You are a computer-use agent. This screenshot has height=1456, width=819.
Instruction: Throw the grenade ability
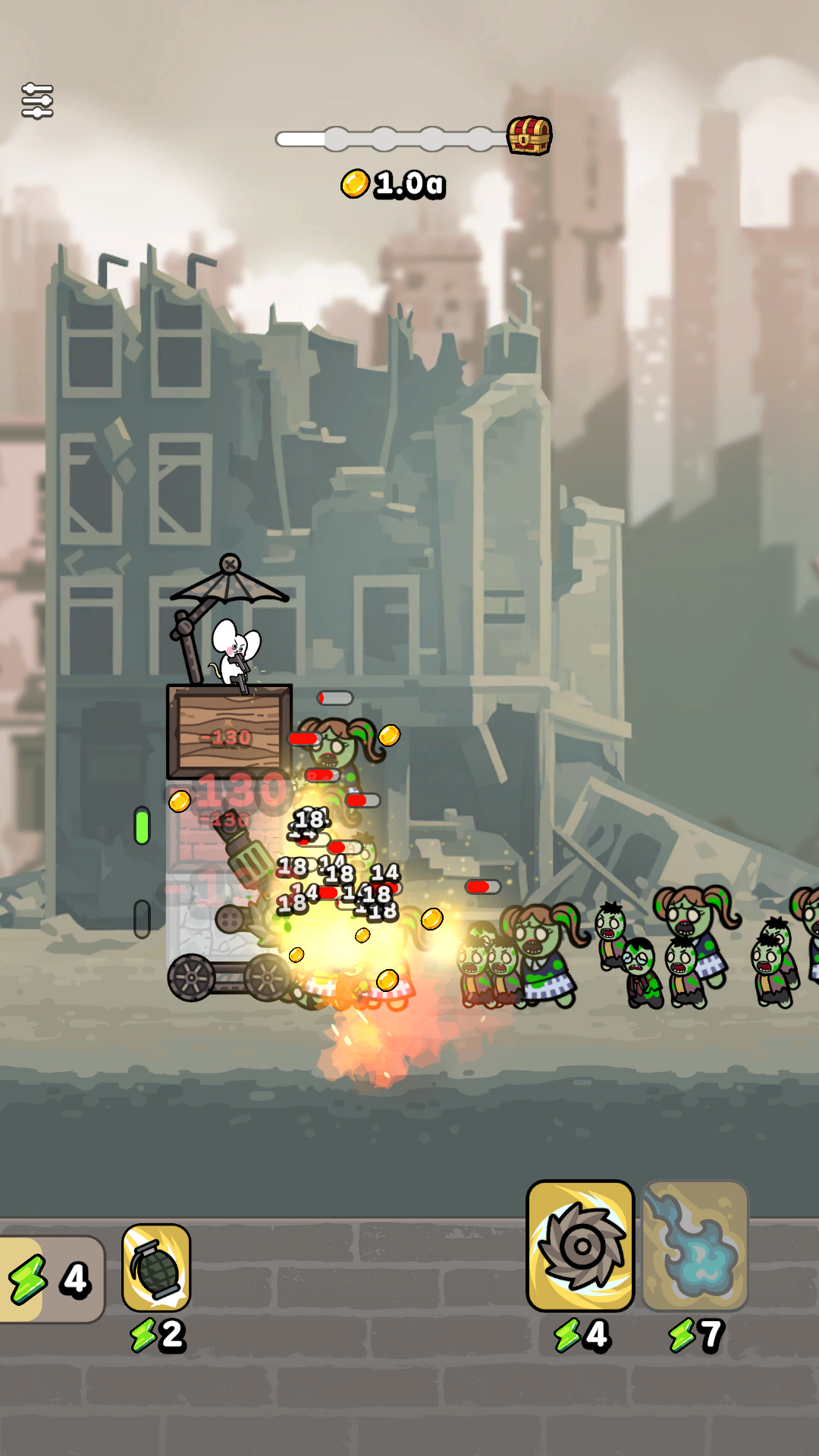coord(156,1268)
